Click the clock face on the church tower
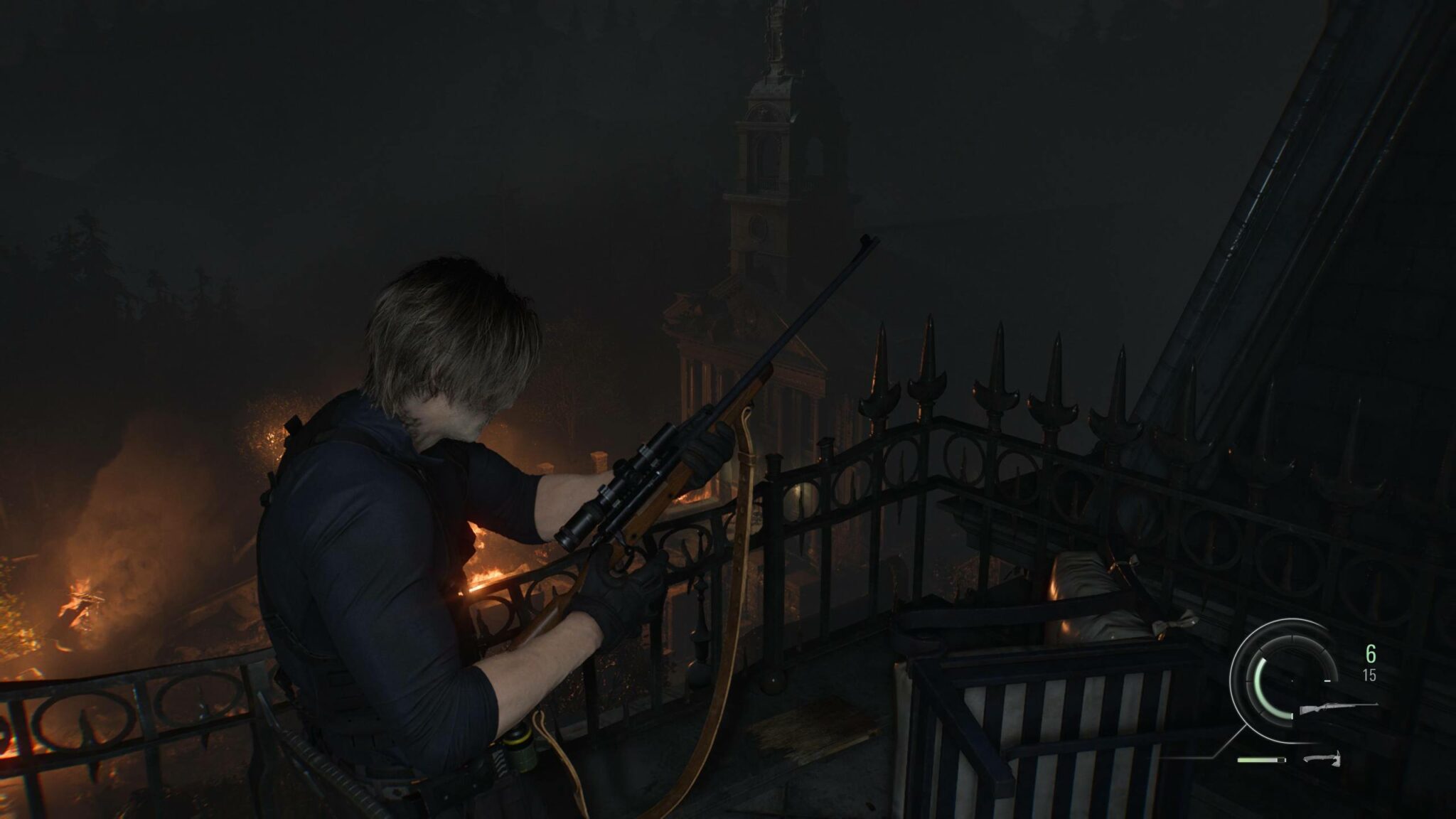The image size is (1456, 819). (758, 227)
